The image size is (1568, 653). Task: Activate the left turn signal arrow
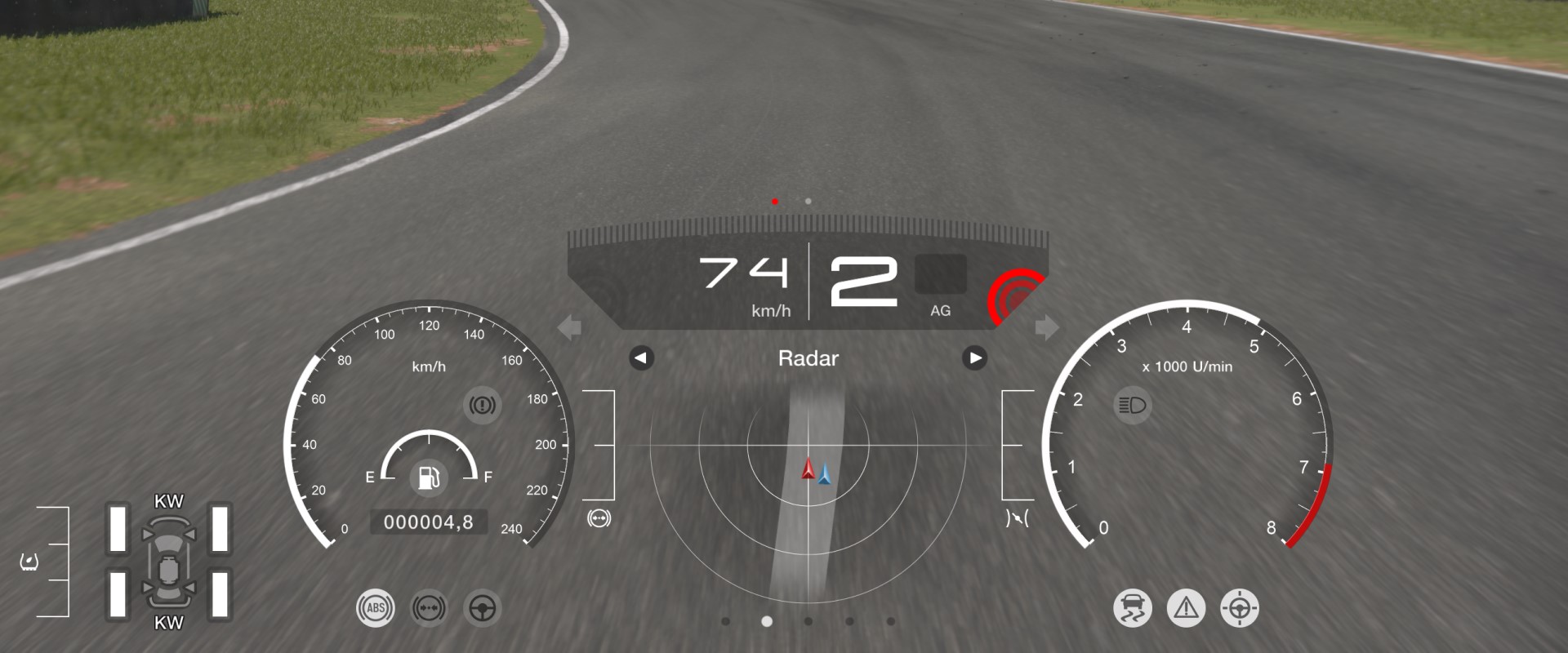[x=569, y=328]
